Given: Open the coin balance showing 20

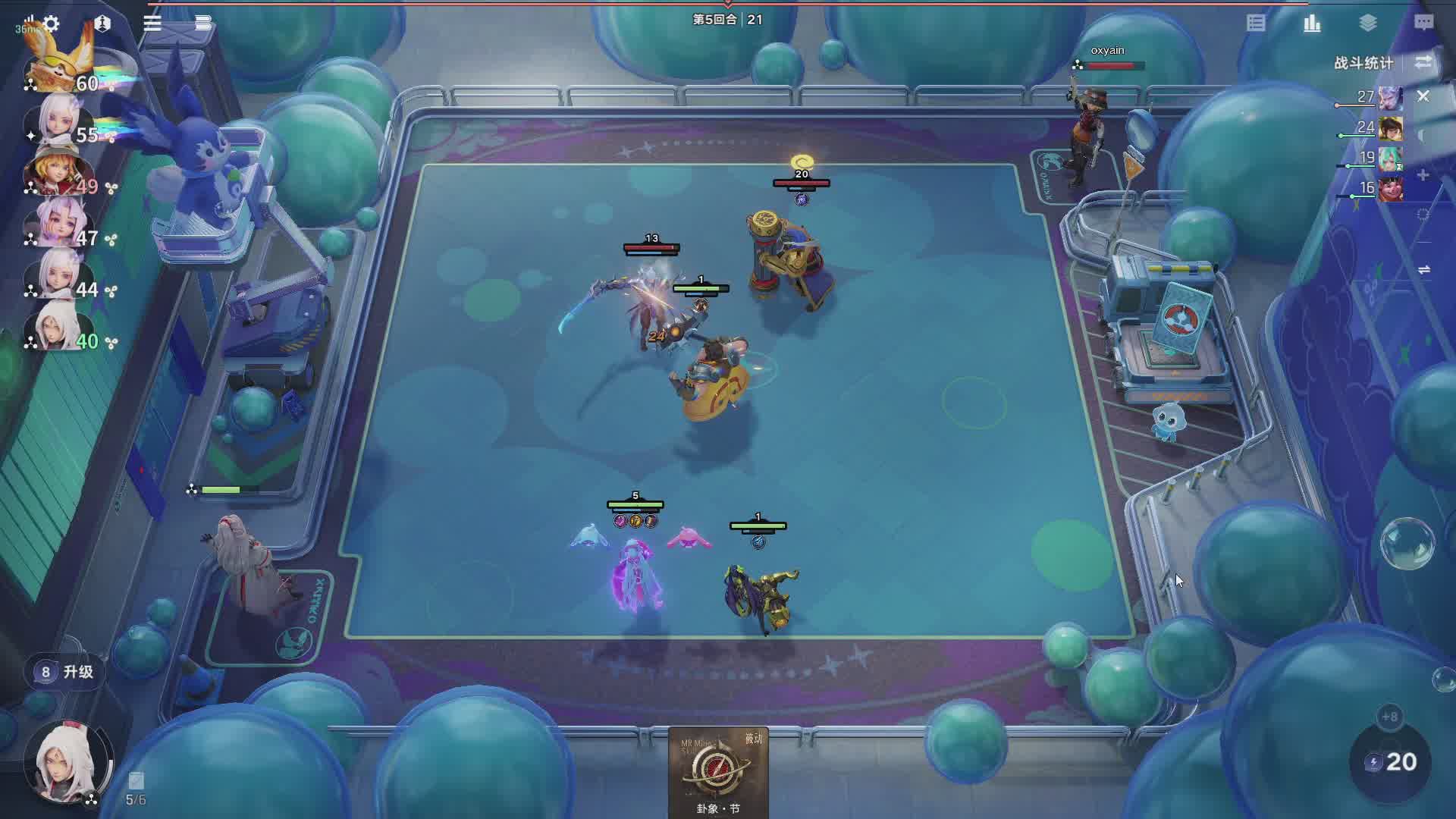Looking at the screenshot, I should 1392,762.
